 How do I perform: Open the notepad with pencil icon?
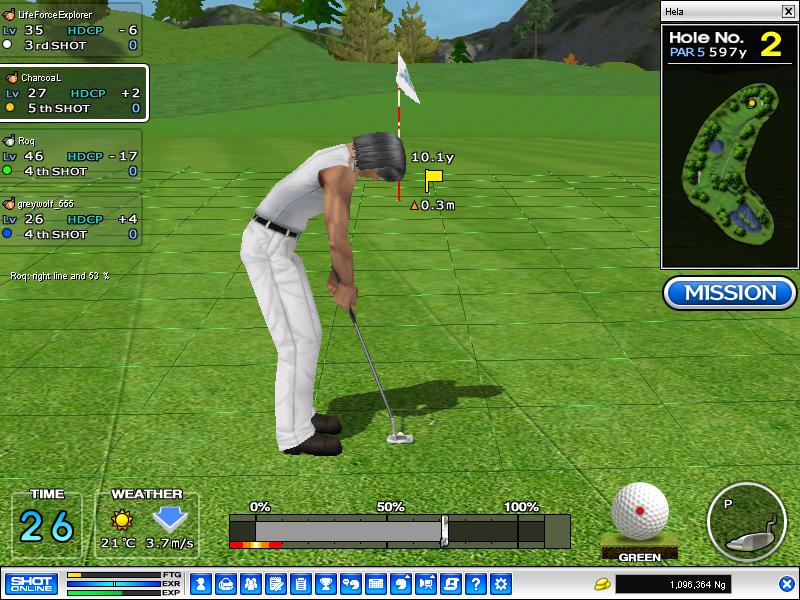click(x=276, y=583)
